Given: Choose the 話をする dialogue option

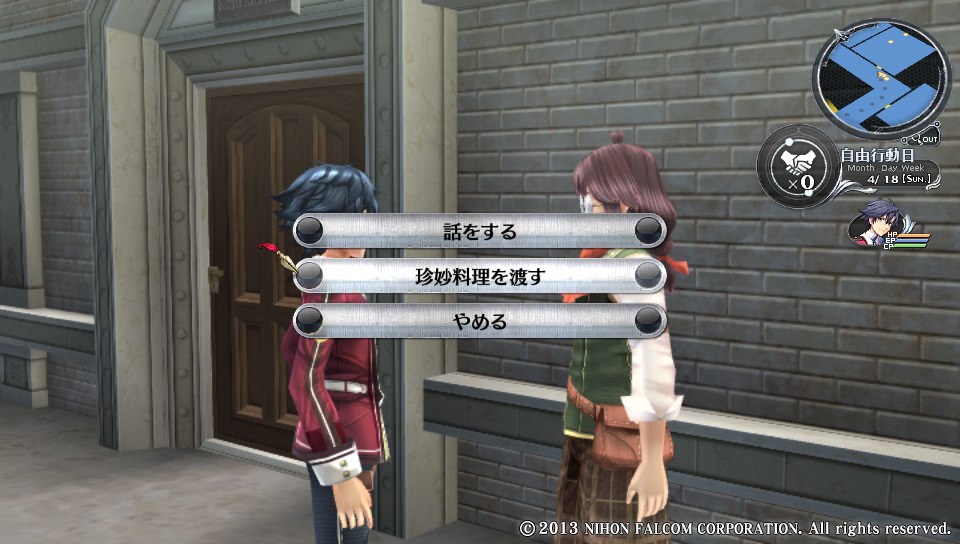Looking at the screenshot, I should click(480, 231).
